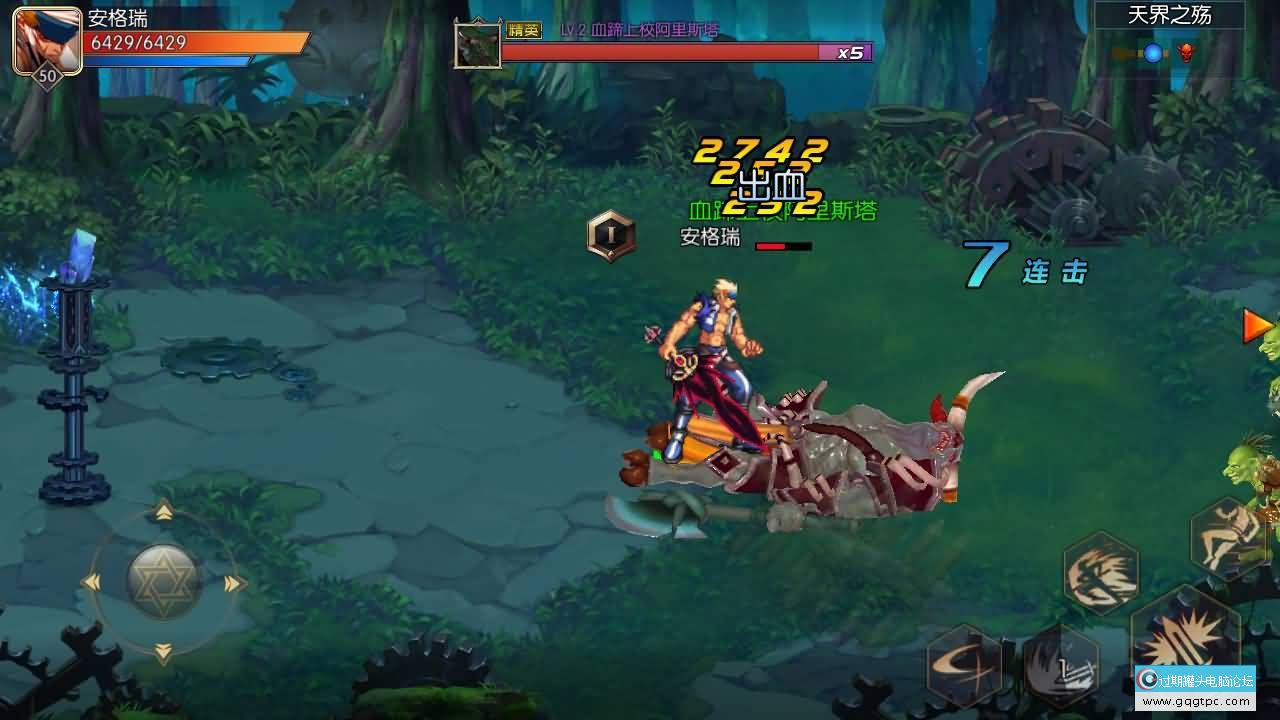
Task: Select the elite boss portrait icon
Action: point(477,45)
